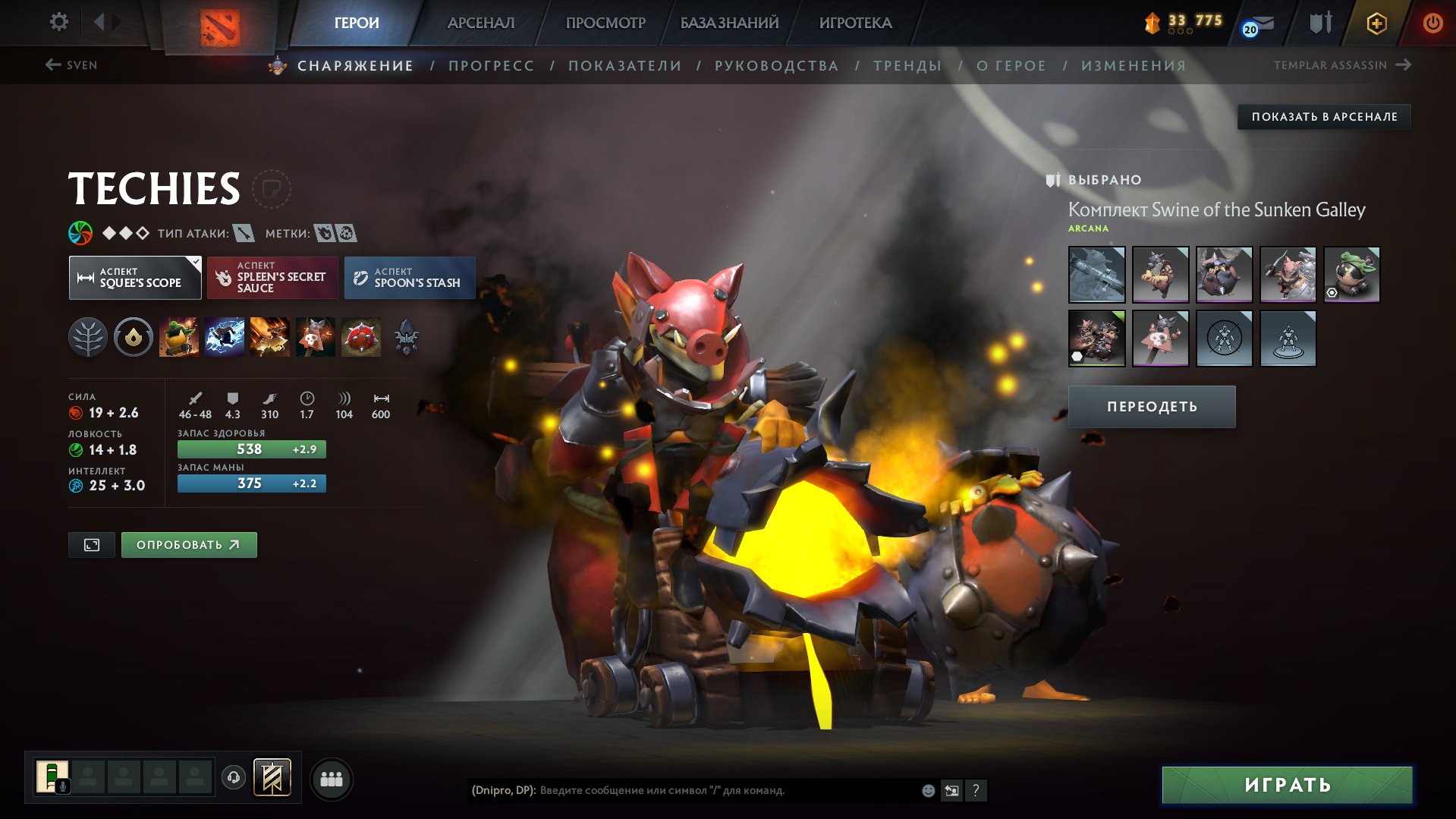
Task: Go to the База знаний tab
Action: 729,23
